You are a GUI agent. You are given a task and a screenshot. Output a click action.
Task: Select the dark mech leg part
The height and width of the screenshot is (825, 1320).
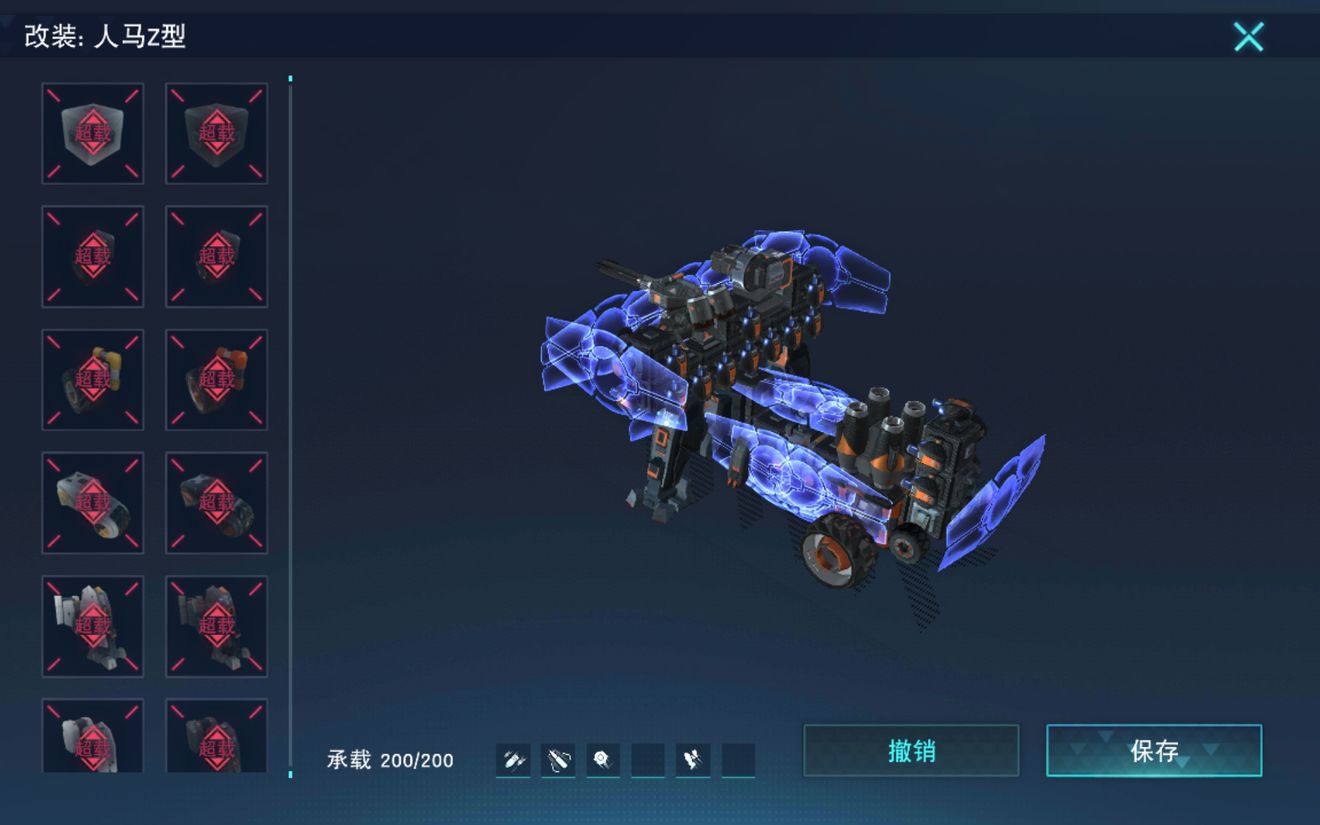pyautogui.click(x=216, y=625)
